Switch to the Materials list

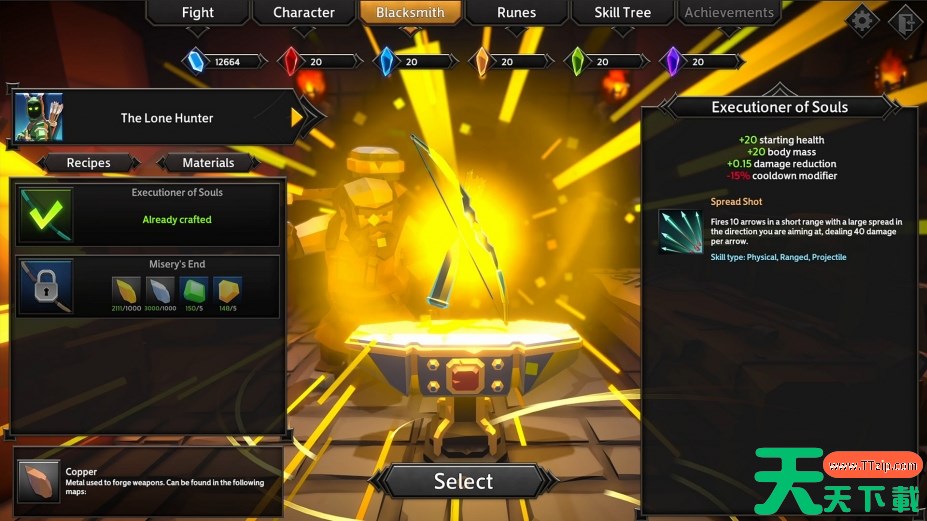[209, 163]
